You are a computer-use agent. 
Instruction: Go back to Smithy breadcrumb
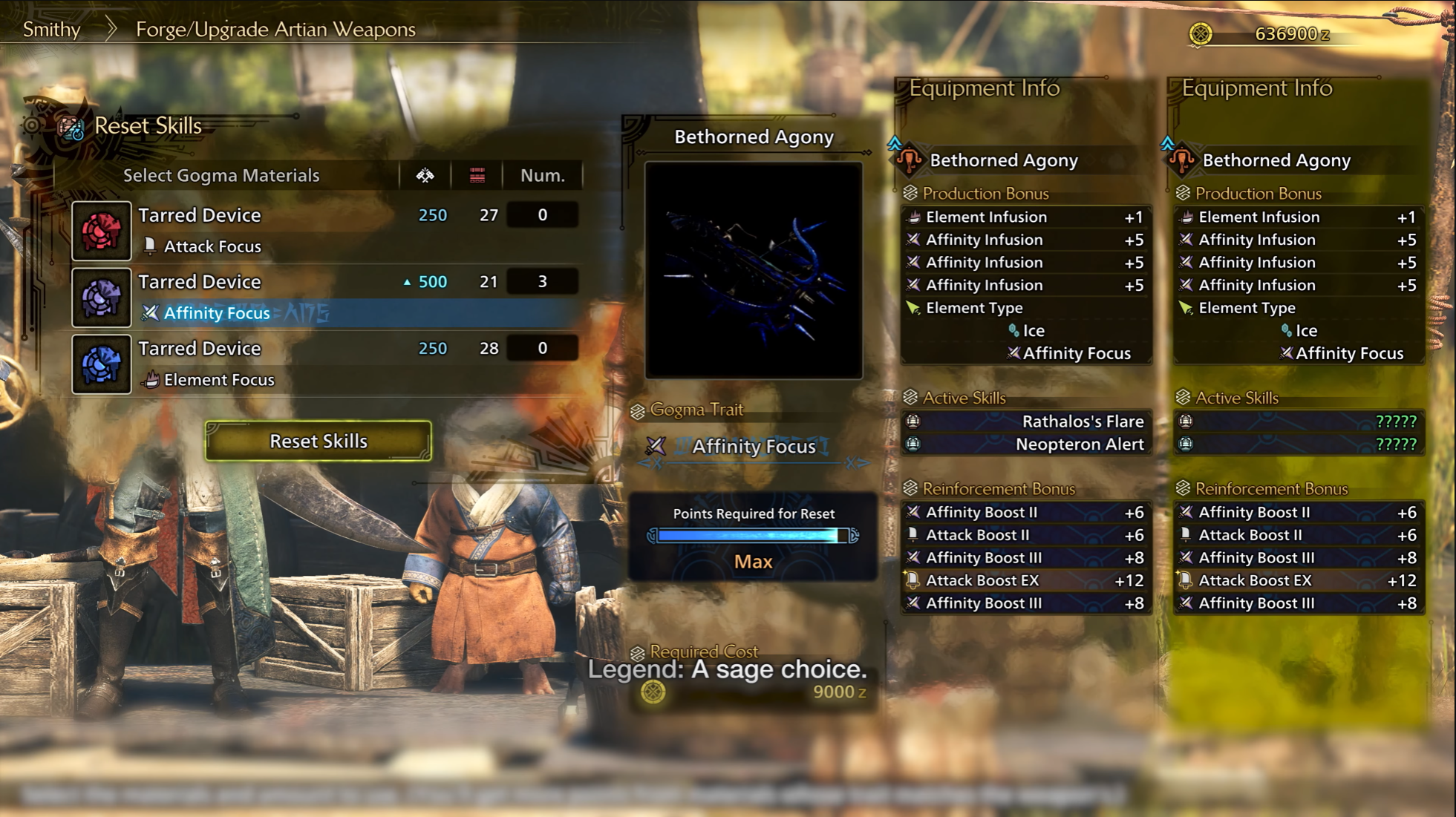click(51, 30)
